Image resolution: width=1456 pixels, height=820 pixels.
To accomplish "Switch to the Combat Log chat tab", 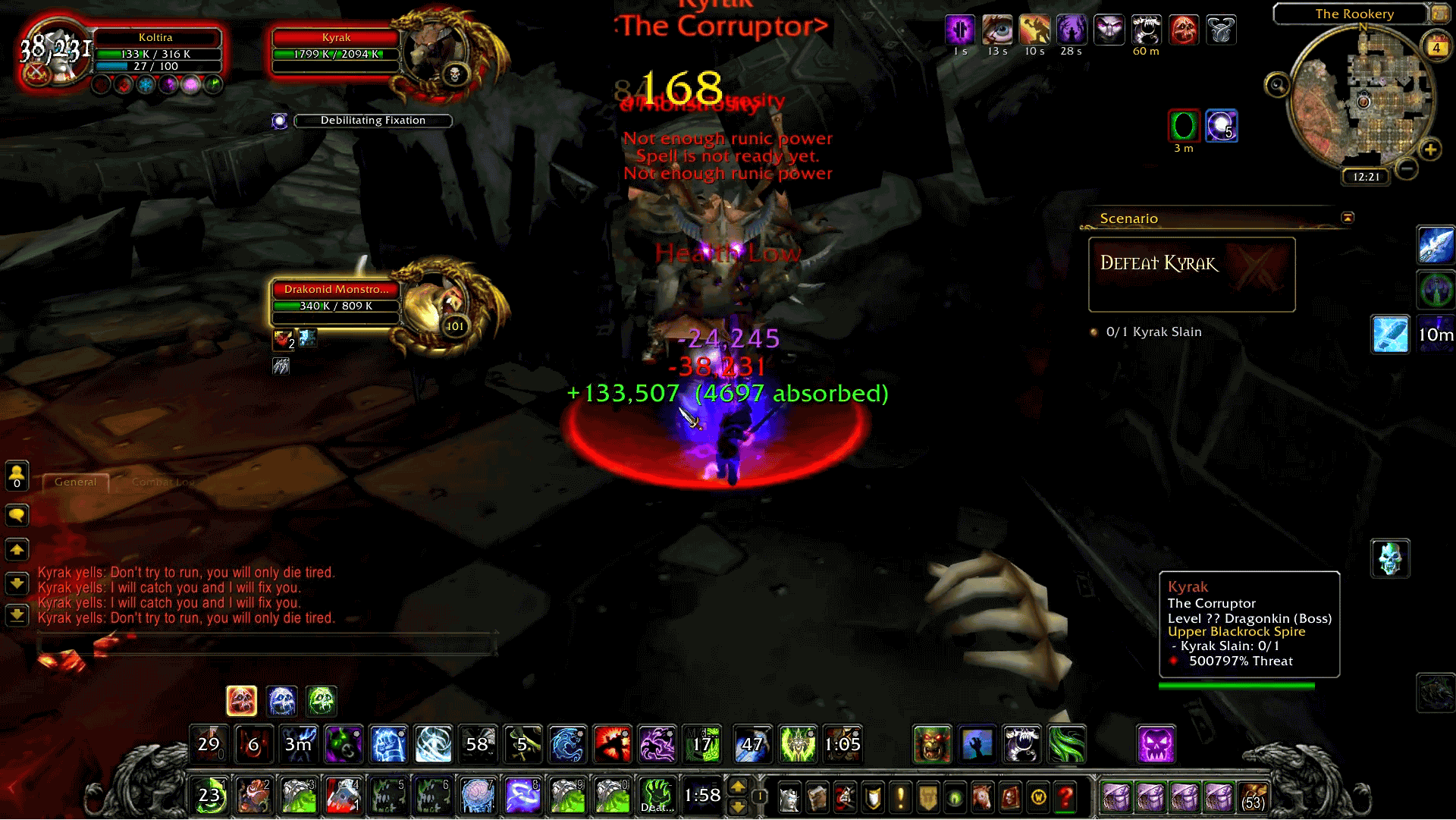I will click(x=162, y=482).
